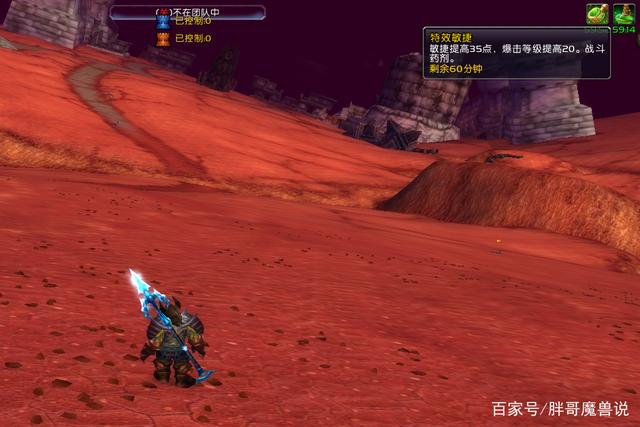640x427 pixels.
Task: Click the blue Alliance tower objective icon
Action: pos(163,21)
